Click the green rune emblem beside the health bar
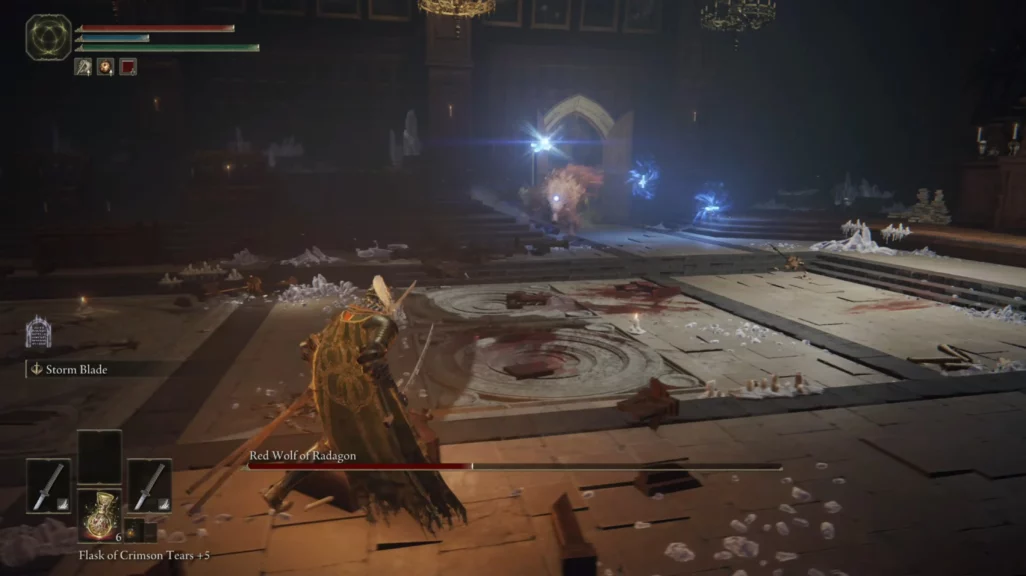1026x576 pixels. pyautogui.click(x=48, y=37)
